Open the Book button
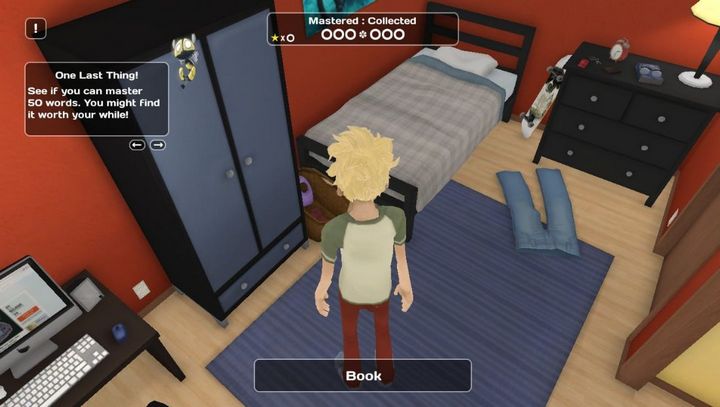 pos(363,376)
